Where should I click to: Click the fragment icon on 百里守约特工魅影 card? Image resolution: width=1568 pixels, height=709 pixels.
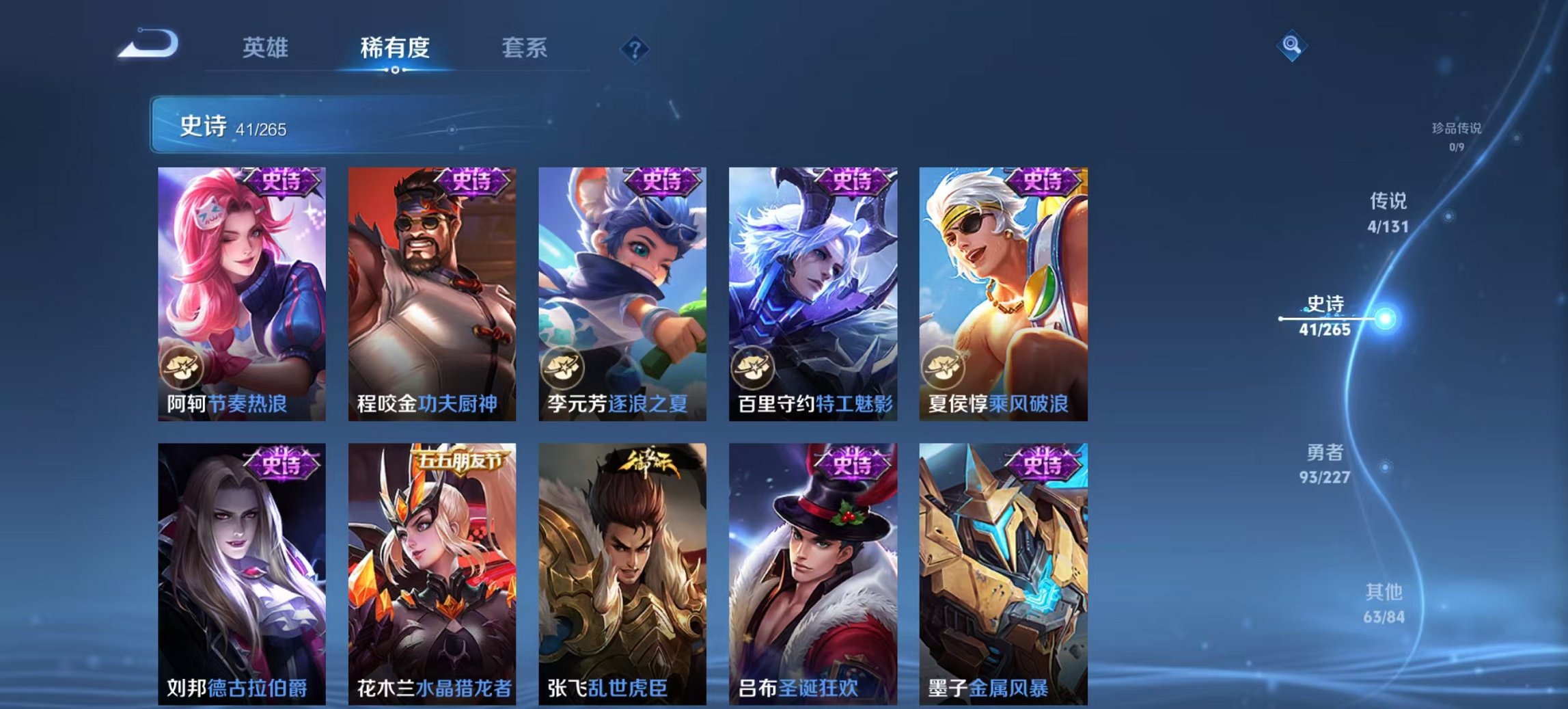click(x=754, y=366)
